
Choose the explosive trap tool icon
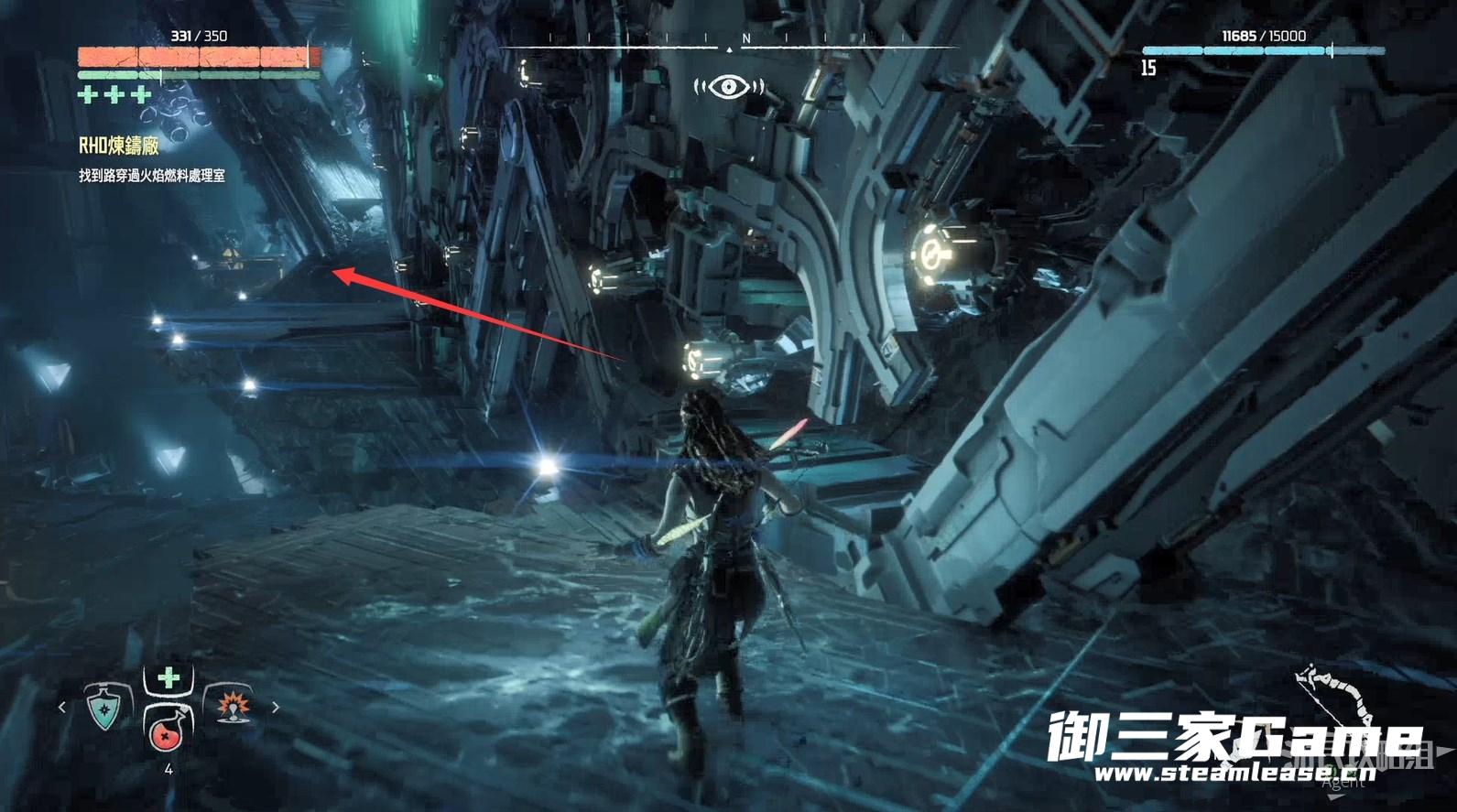(231, 706)
